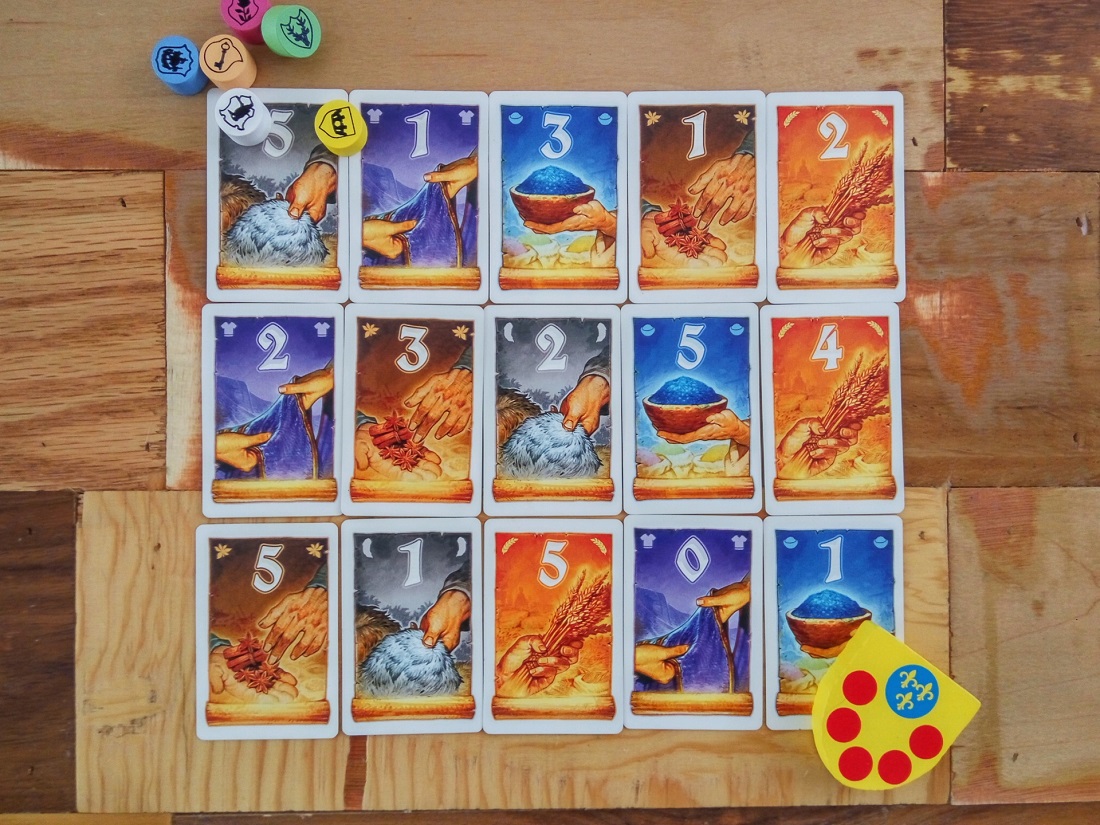Select the orange key token

click(x=227, y=59)
